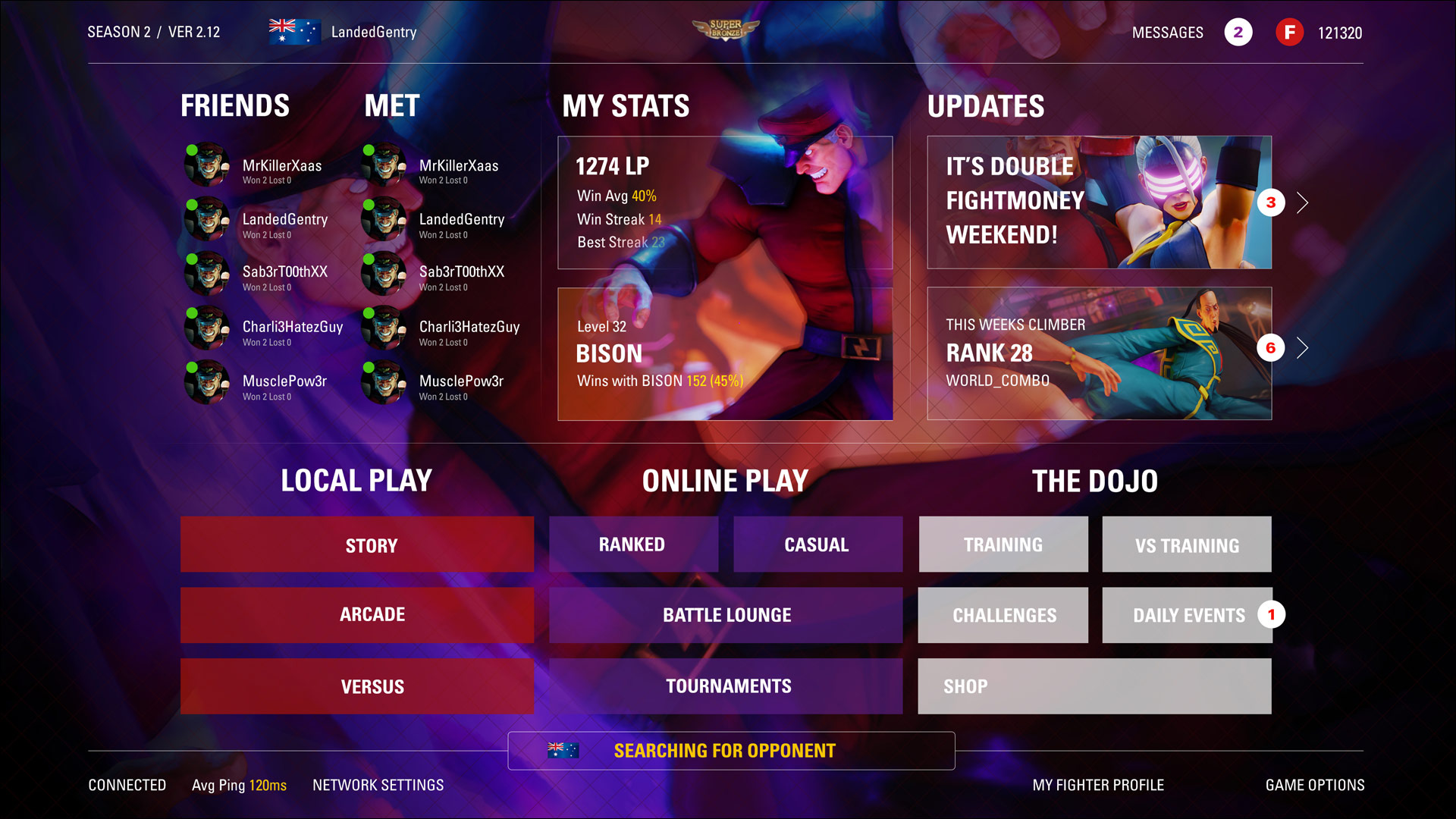Click the notification badge on Daily Events
This screenshot has width=1456, height=819.
tap(1272, 615)
